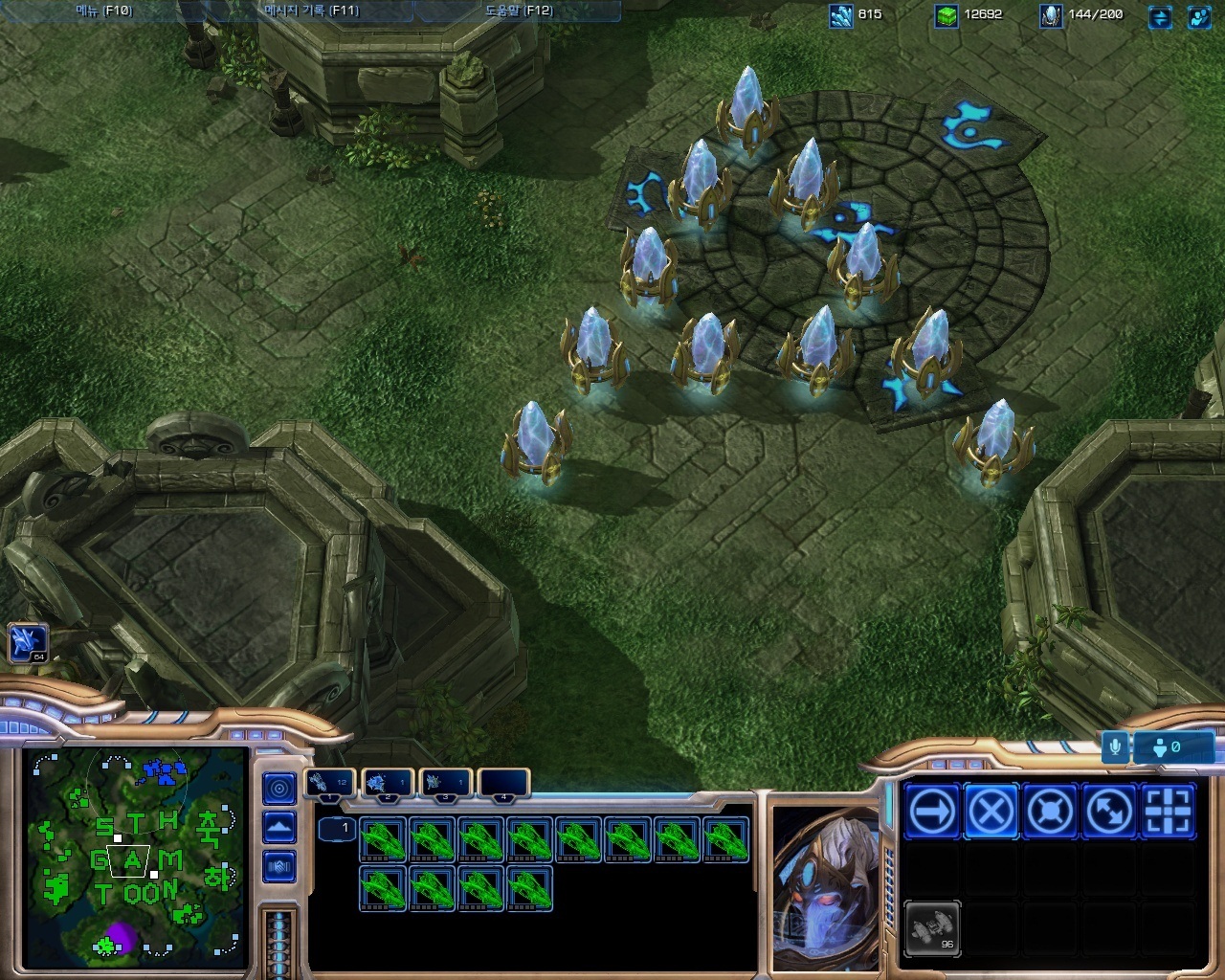Select the idle warp gate icon
This screenshot has height=980, width=1225.
point(28,643)
